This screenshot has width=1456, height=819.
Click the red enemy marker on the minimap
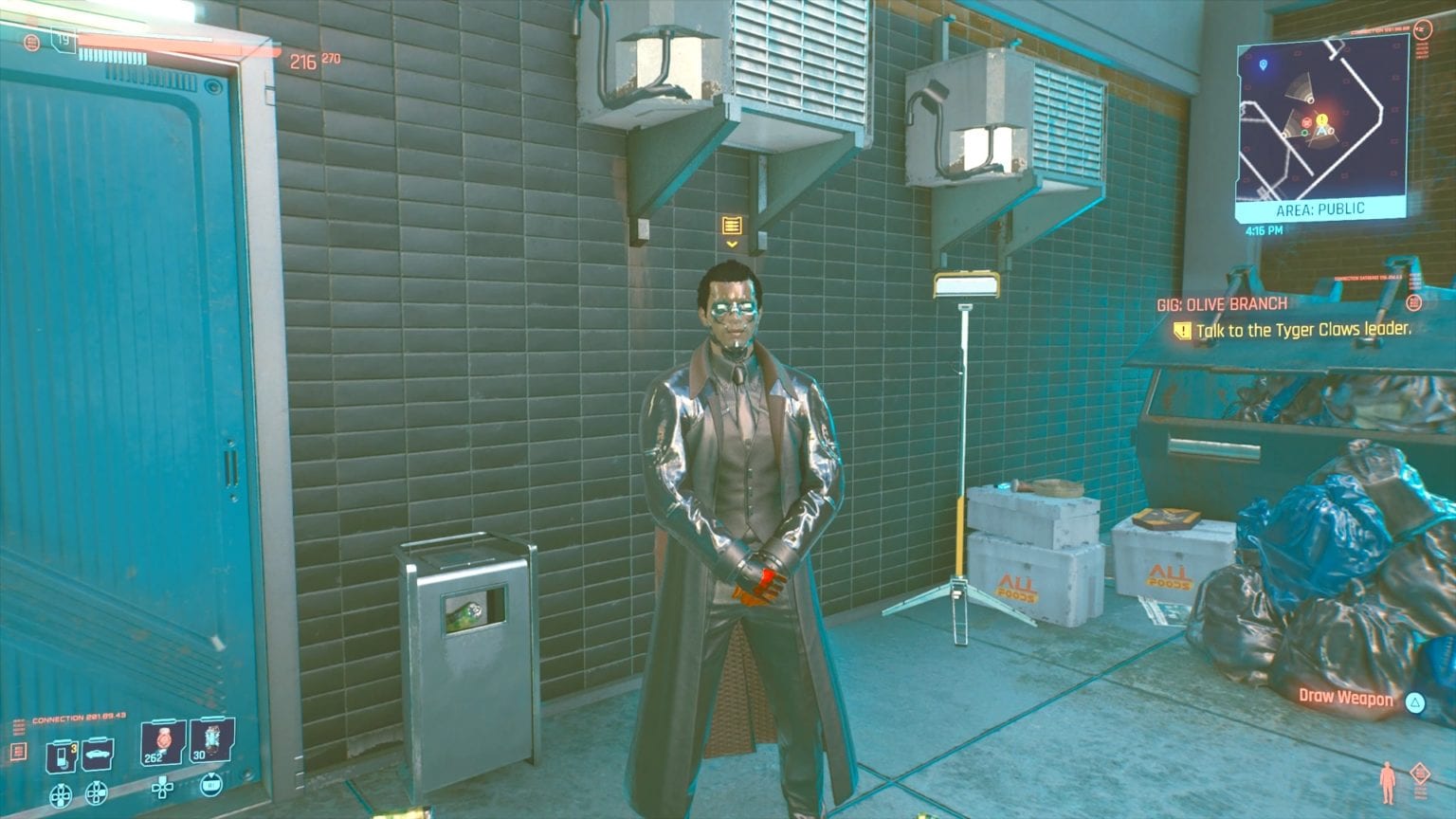(x=1307, y=123)
